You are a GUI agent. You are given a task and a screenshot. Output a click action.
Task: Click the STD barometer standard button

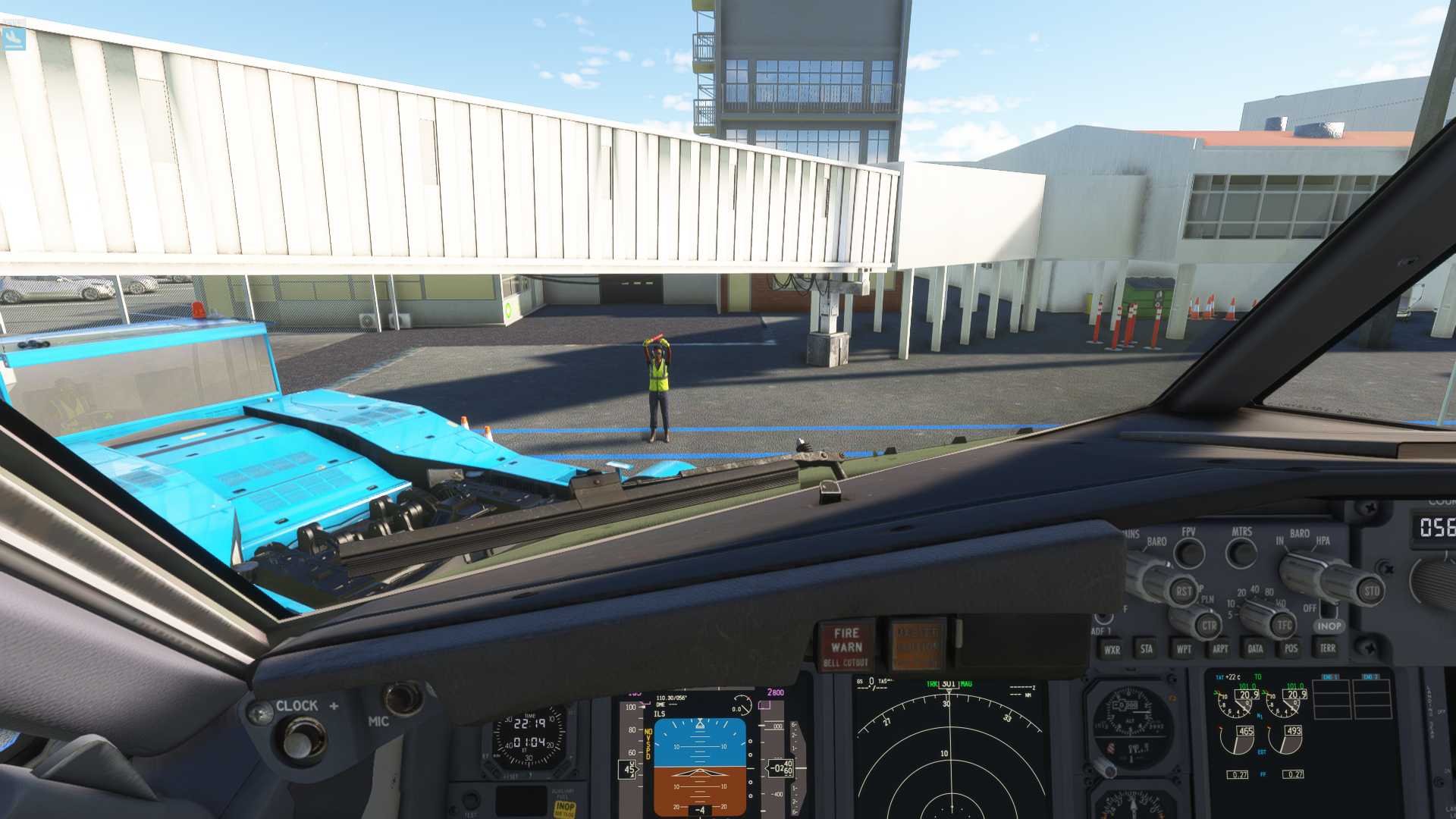click(x=1371, y=591)
